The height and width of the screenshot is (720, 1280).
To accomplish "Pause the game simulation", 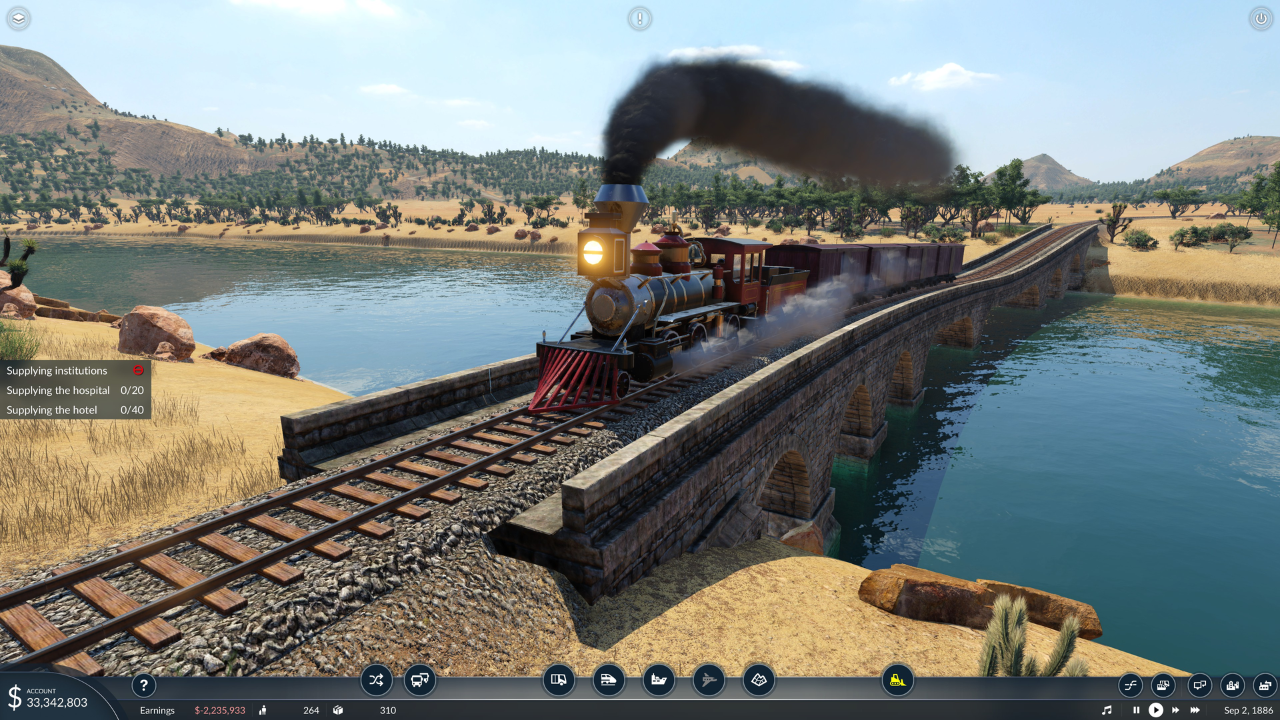I will point(1136,710).
